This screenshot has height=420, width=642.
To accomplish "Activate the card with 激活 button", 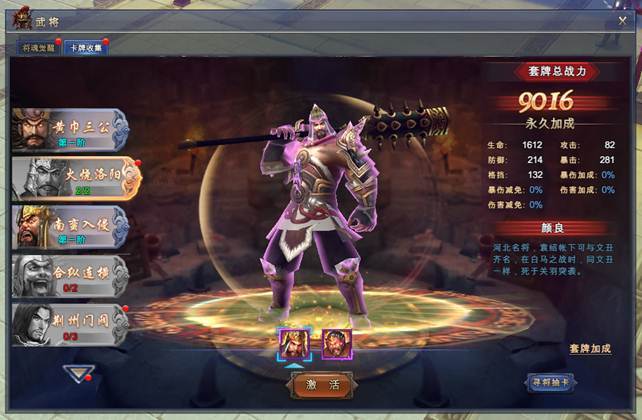I will [319, 384].
